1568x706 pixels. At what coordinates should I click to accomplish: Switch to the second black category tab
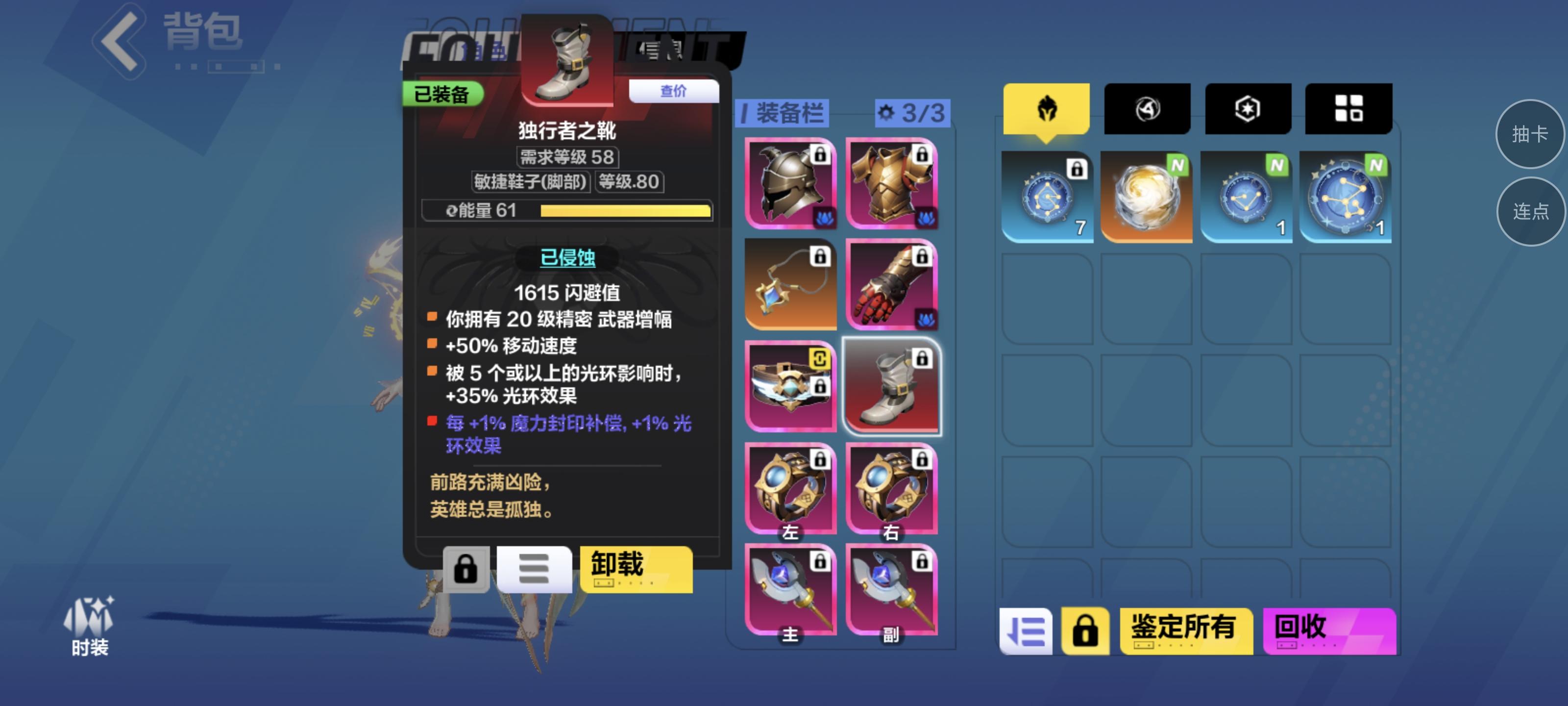click(x=1147, y=108)
